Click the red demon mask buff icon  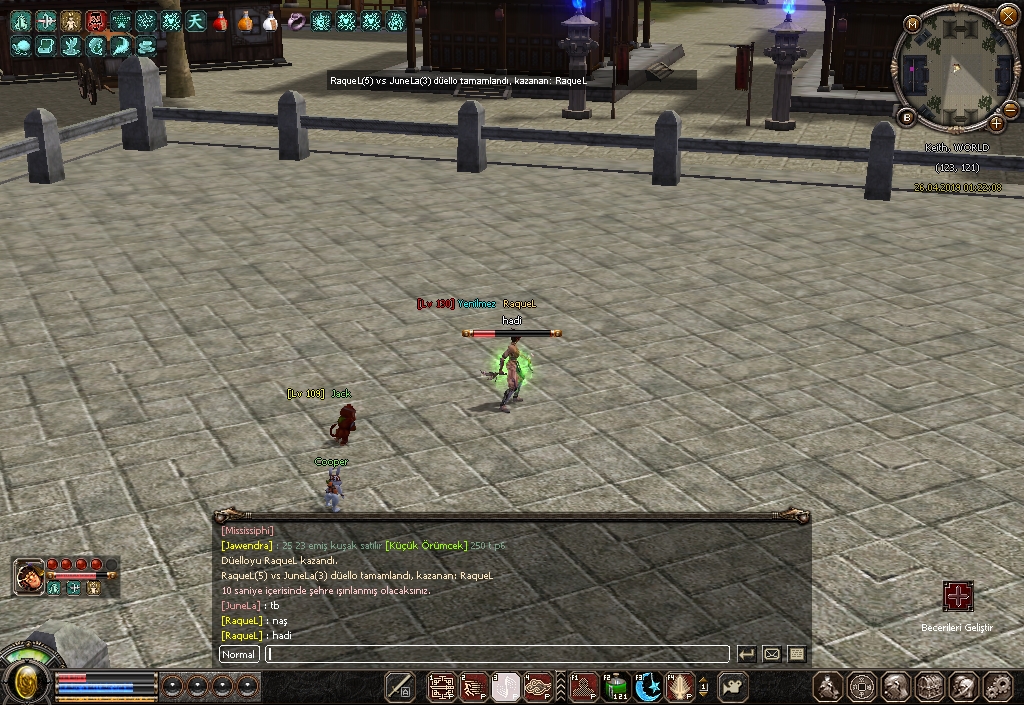96,20
